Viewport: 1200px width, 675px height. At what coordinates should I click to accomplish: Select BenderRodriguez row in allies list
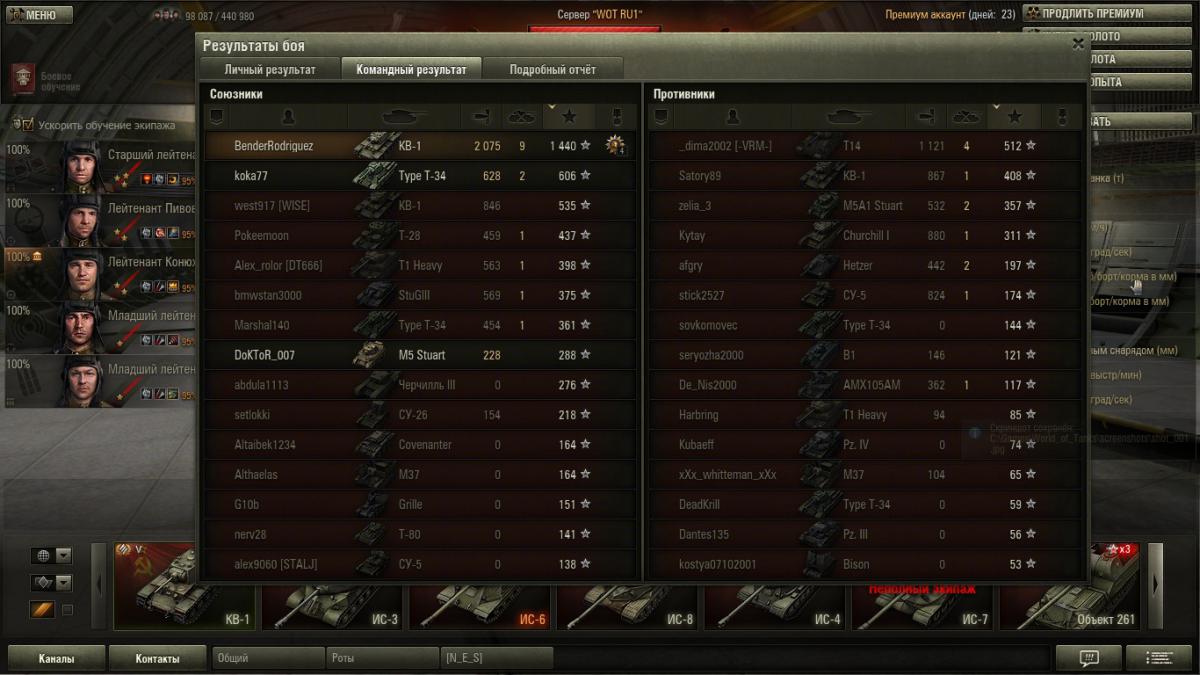pyautogui.click(x=420, y=146)
